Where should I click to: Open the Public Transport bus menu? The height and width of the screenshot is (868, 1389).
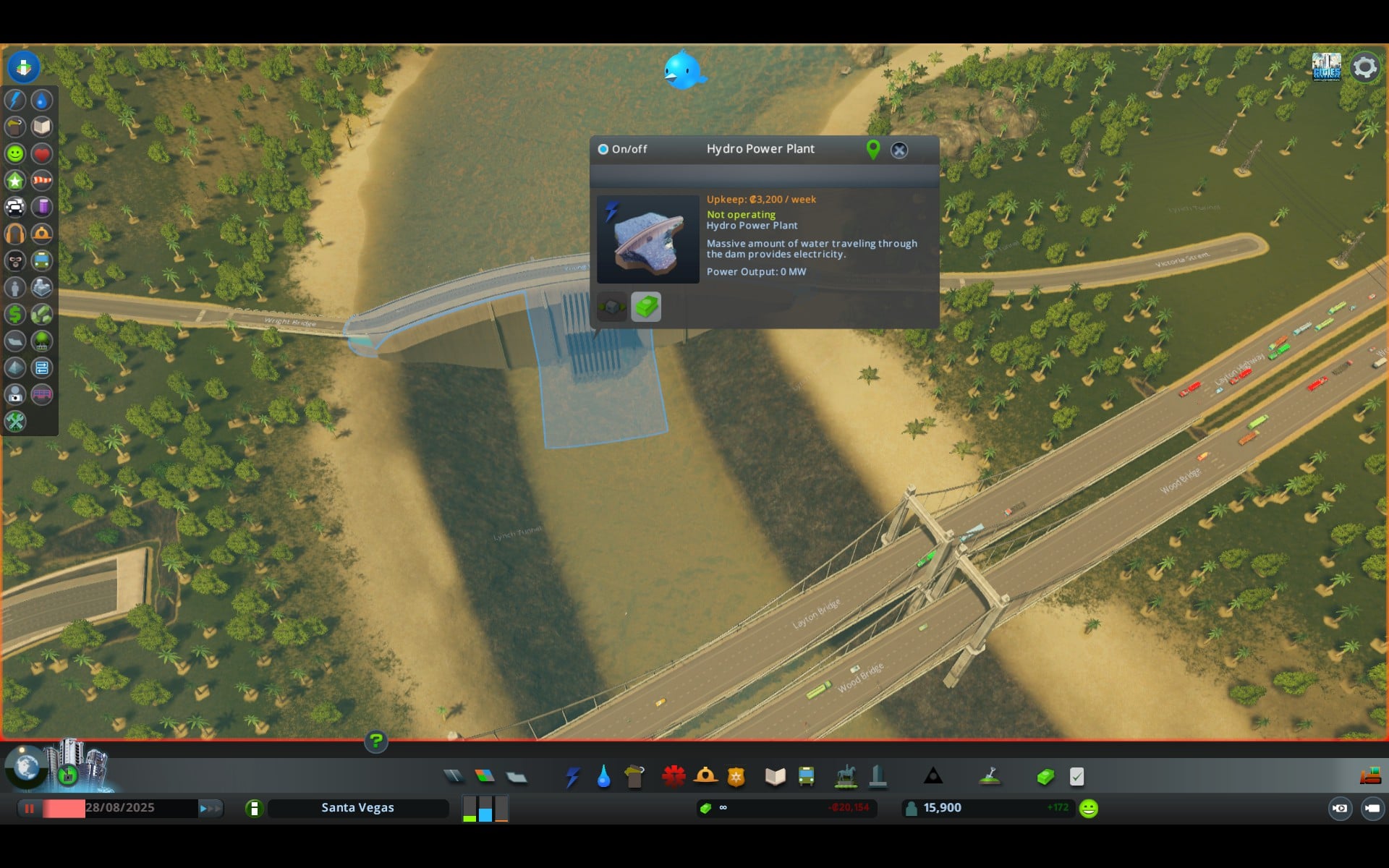click(x=806, y=777)
